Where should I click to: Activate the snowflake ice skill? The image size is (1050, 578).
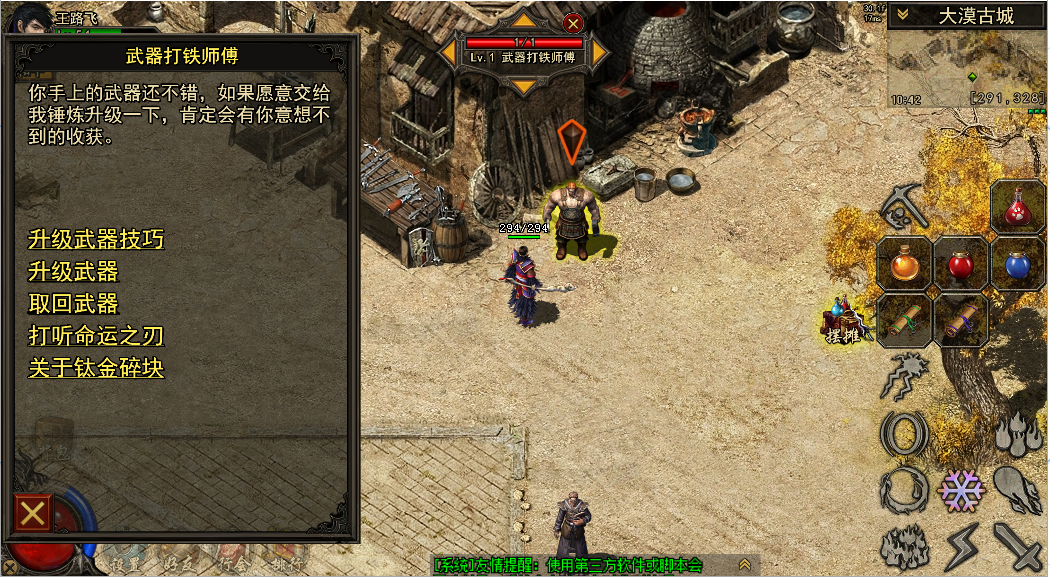961,490
